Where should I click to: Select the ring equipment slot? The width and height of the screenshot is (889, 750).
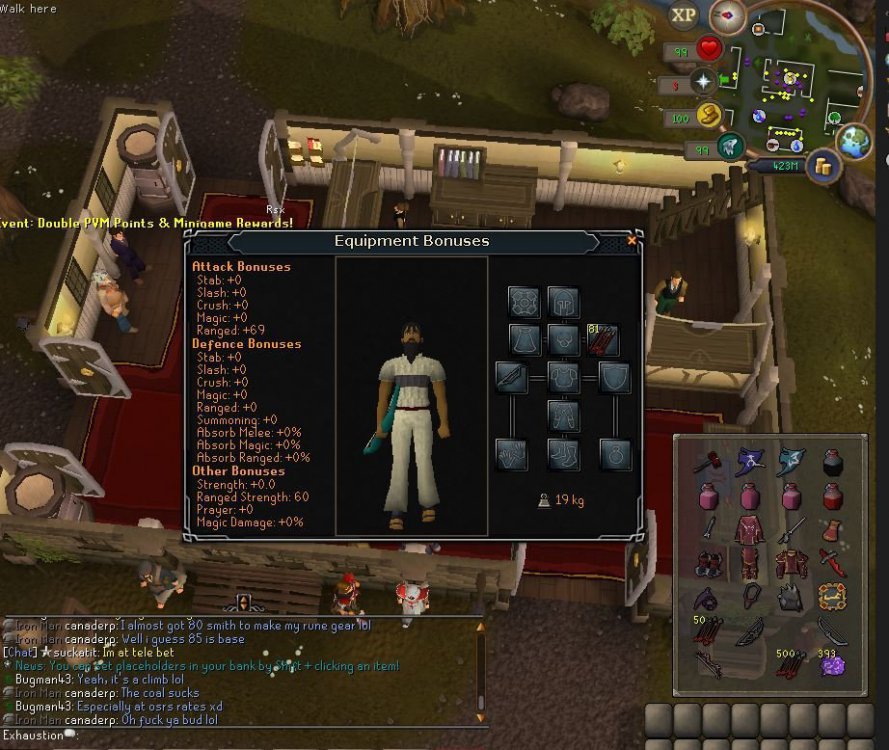[x=615, y=453]
